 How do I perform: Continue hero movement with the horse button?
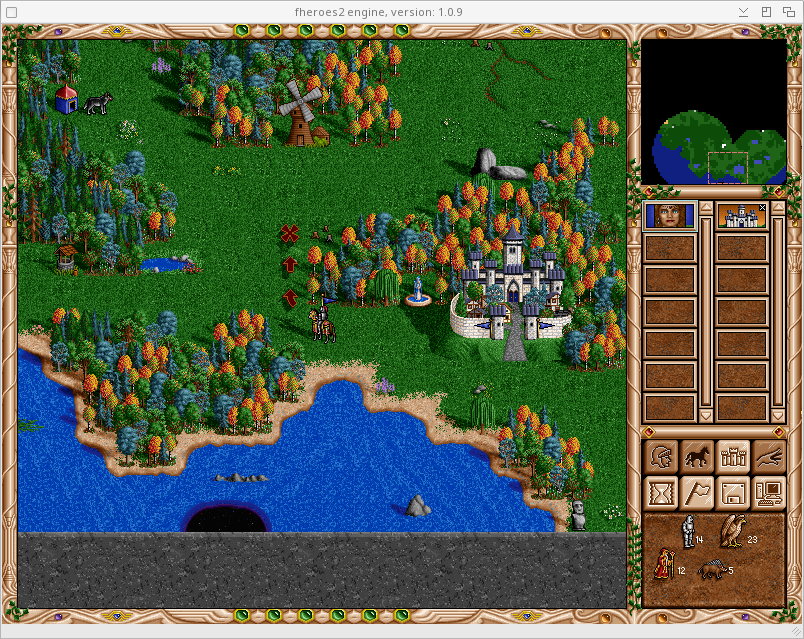click(697, 457)
